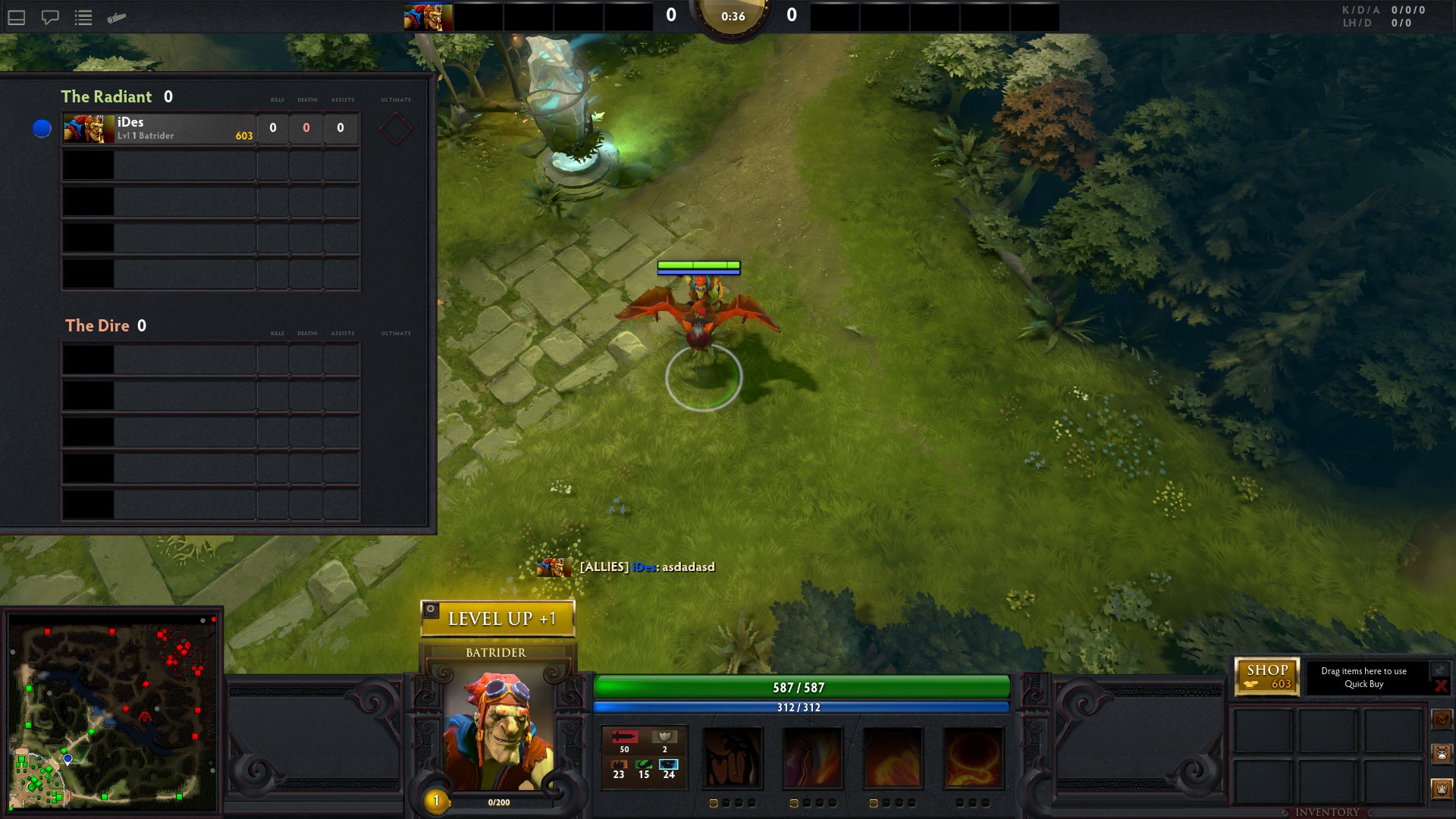The width and height of the screenshot is (1456, 819).
Task: Click the log-shaped icon in top bar
Action: click(x=116, y=17)
